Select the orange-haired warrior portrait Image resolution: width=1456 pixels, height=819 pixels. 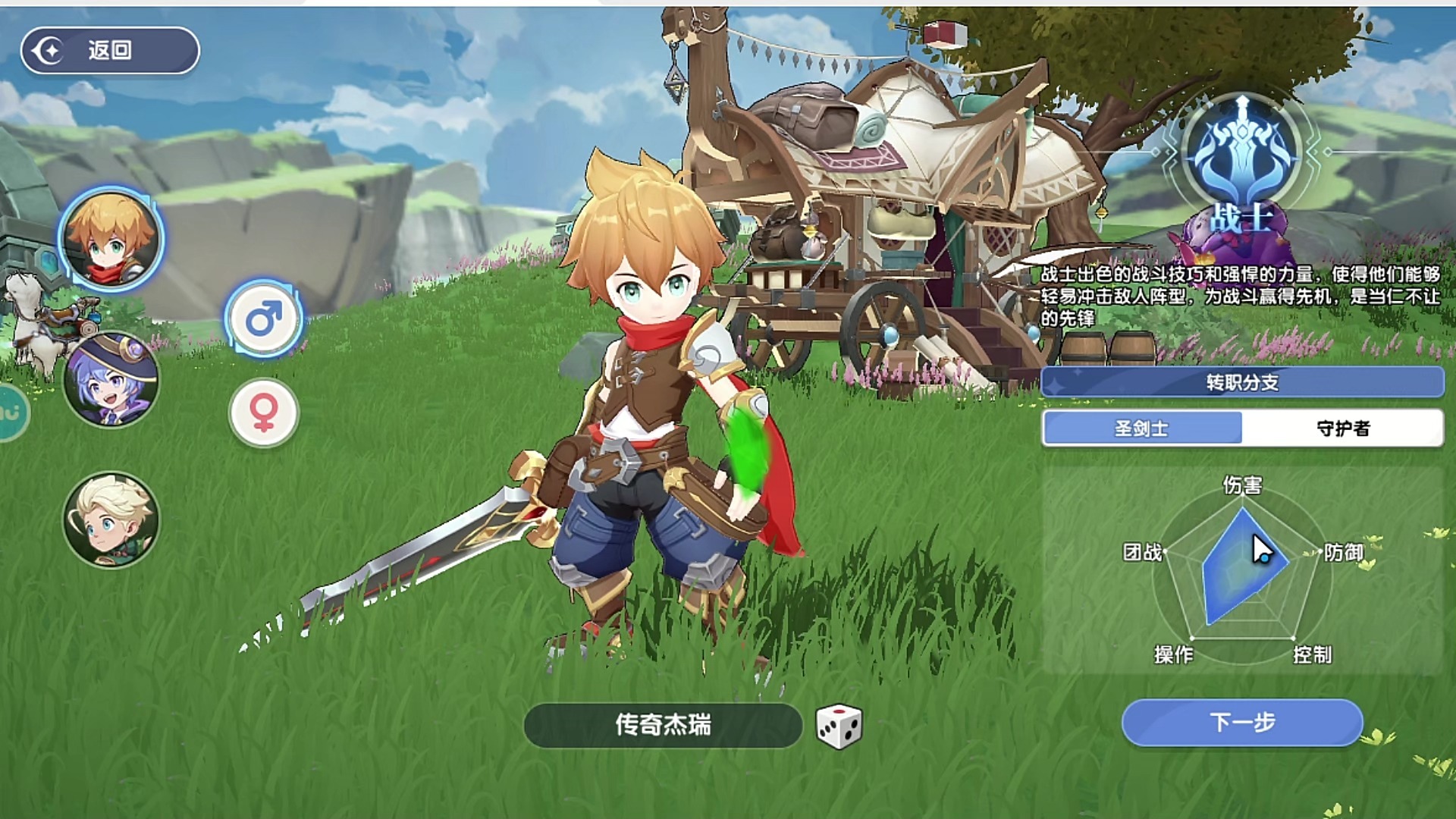pos(111,238)
